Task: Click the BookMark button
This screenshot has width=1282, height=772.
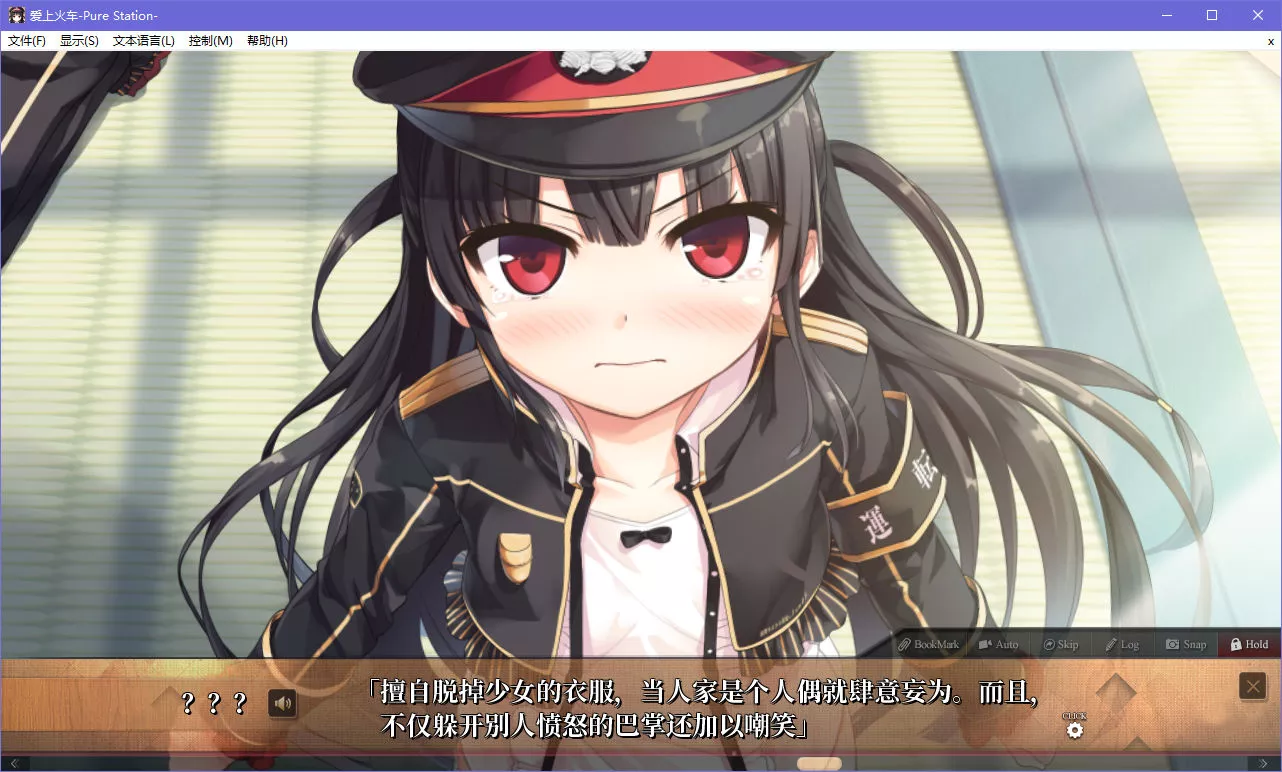Action: point(928,644)
